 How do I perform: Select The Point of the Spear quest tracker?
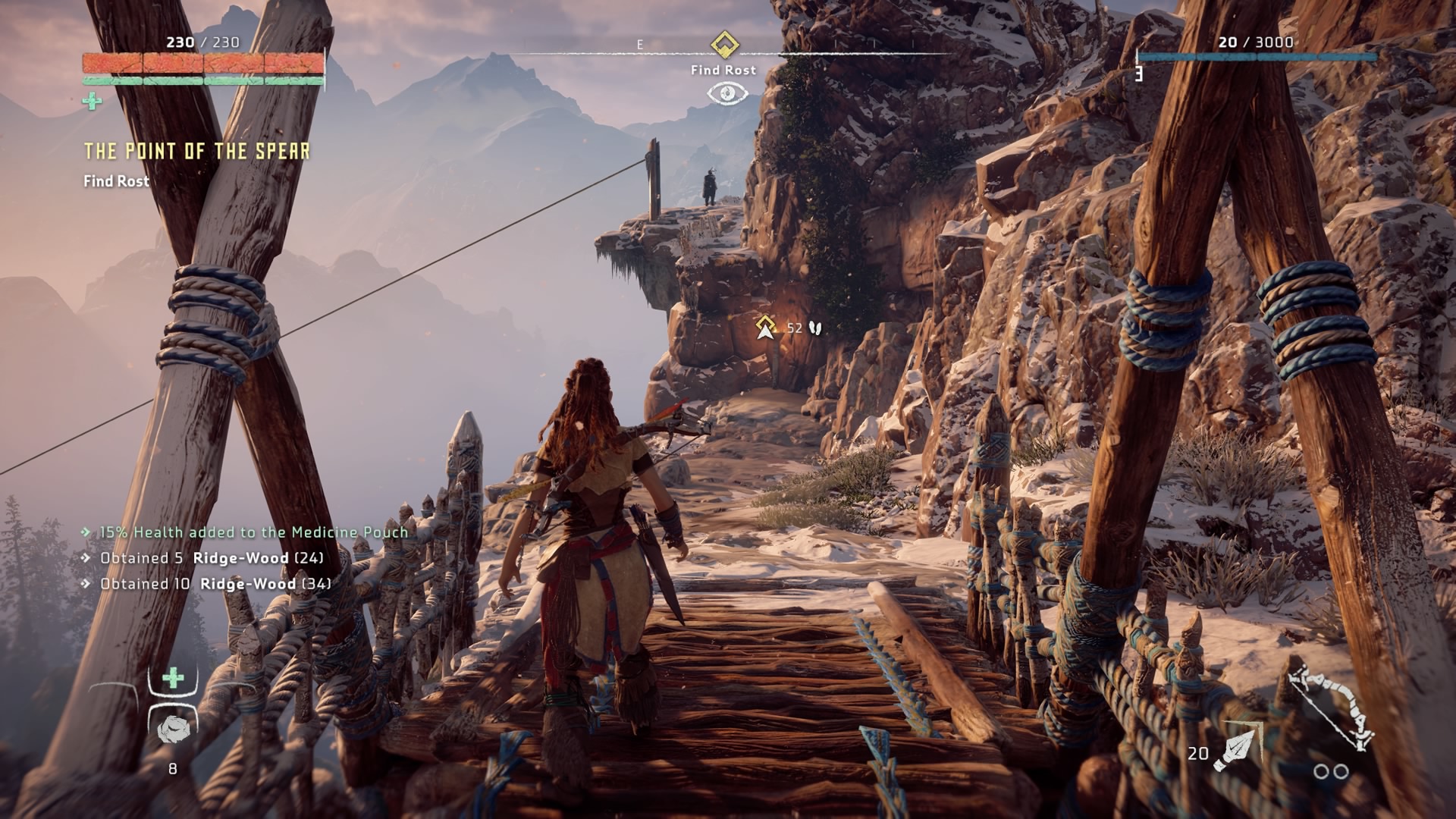(196, 152)
